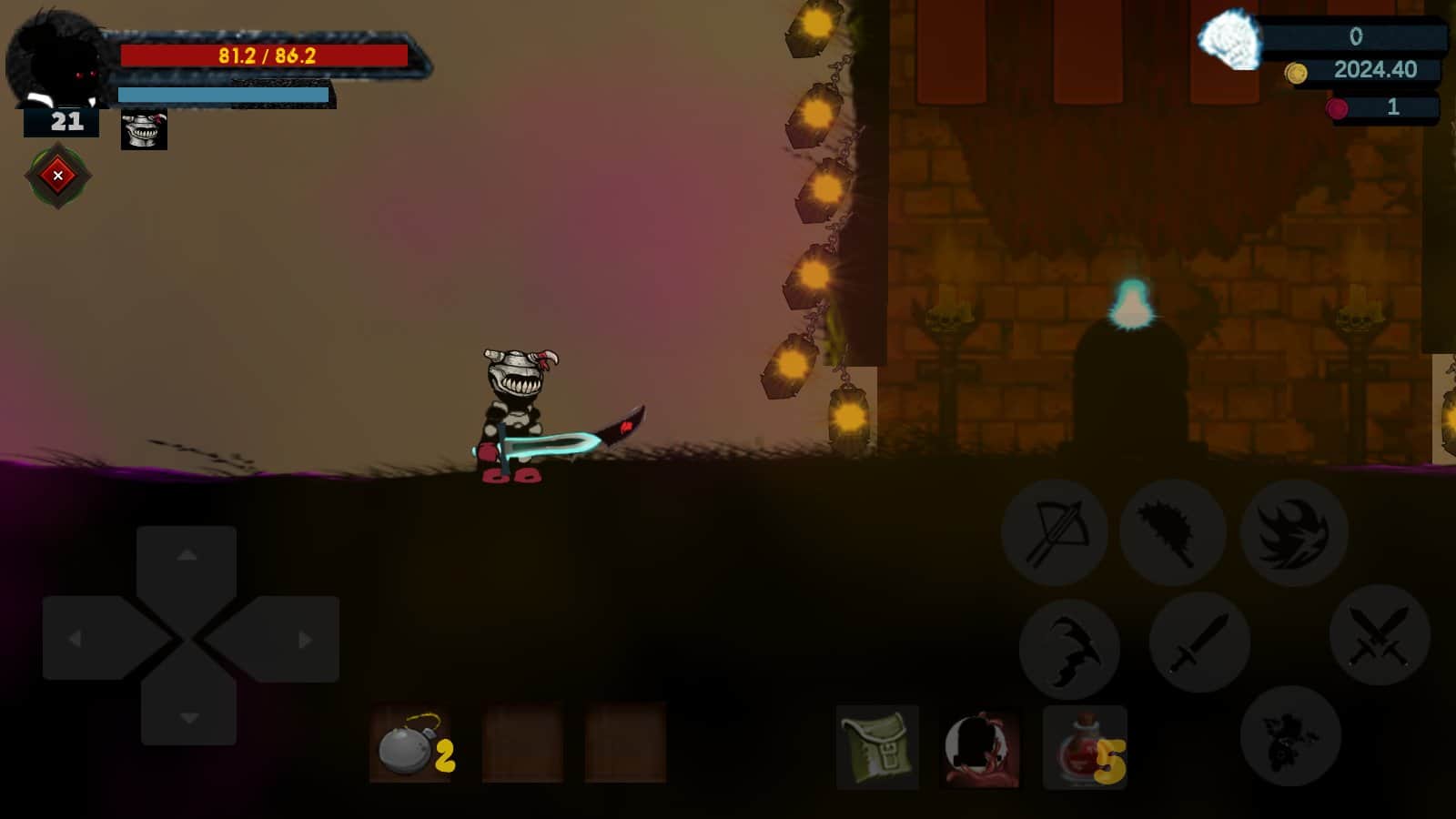This screenshot has width=1456, height=819.
Task: Use the severed head consumable
Action: click(981, 749)
